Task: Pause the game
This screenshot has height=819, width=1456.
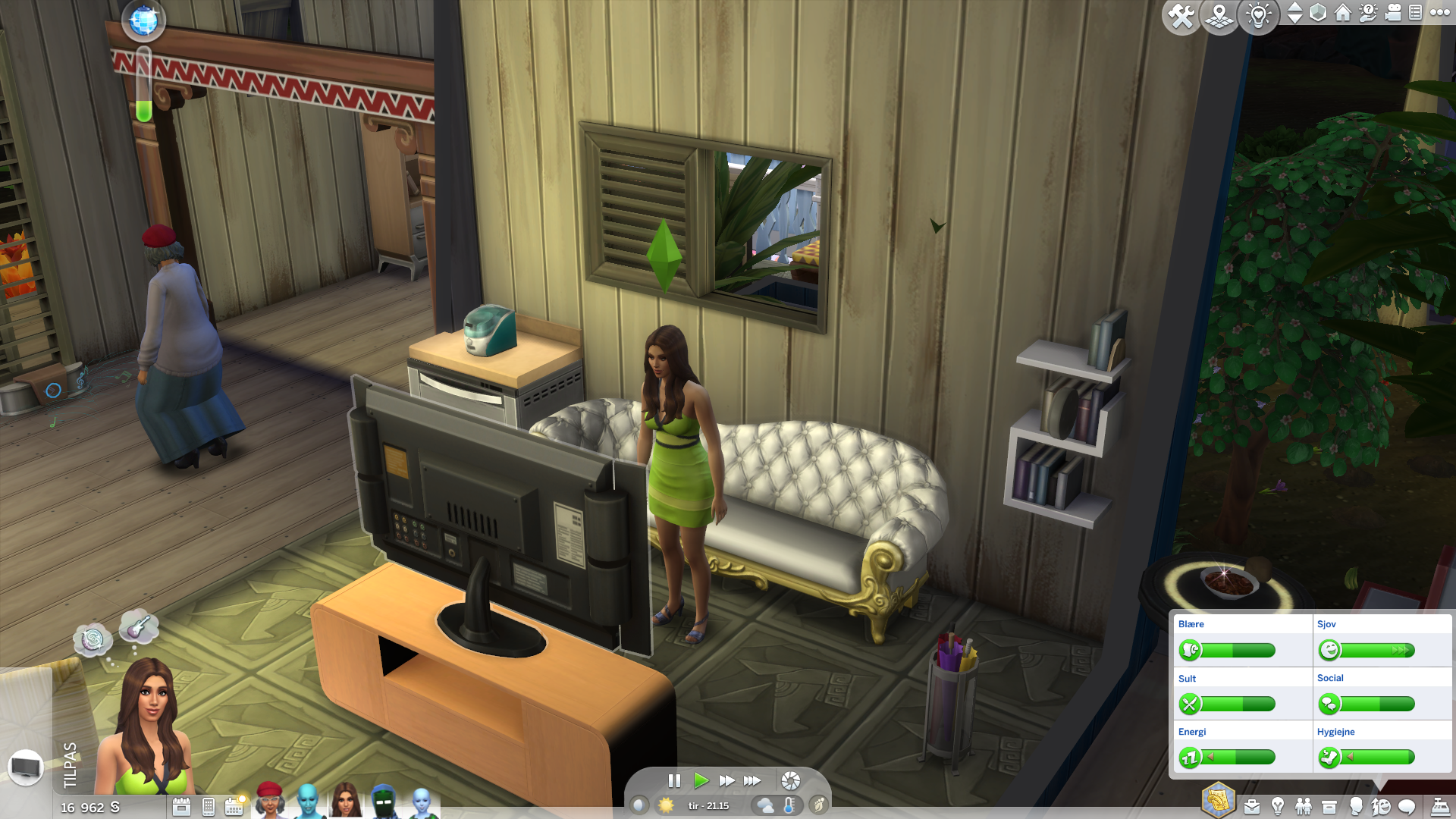Action: (x=674, y=780)
